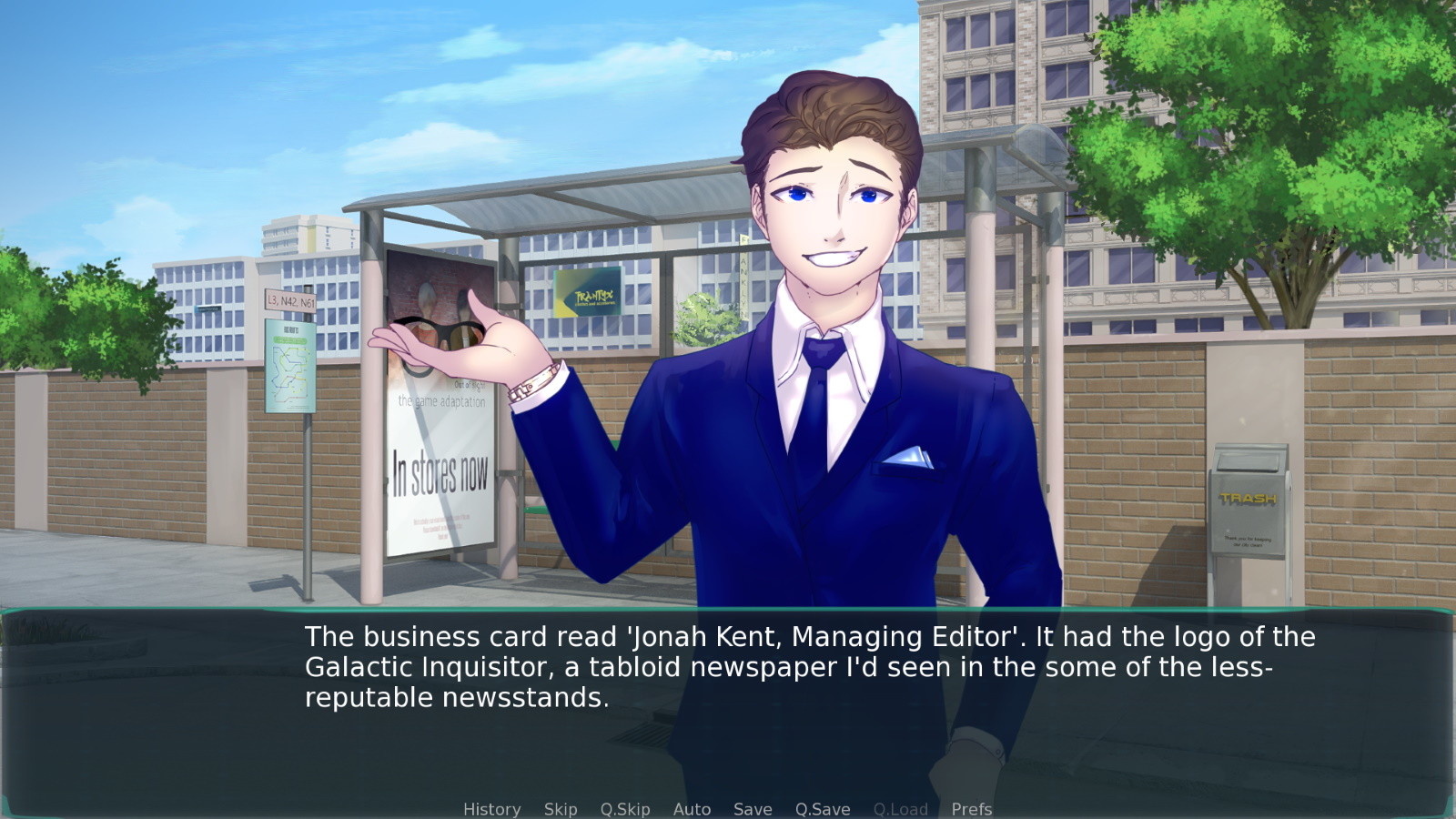Open the Save screen

(752, 809)
